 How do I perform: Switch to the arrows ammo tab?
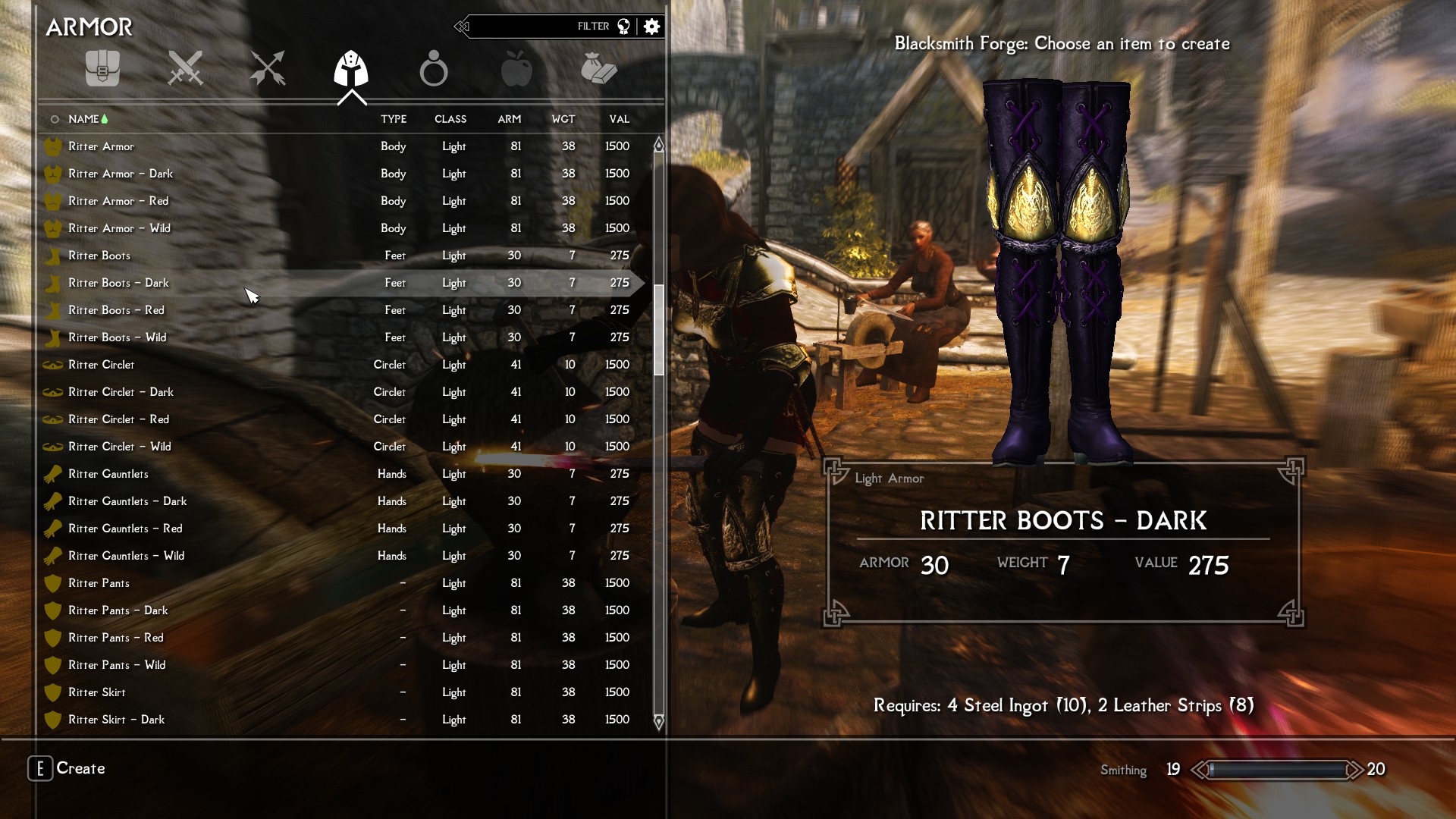[x=268, y=68]
